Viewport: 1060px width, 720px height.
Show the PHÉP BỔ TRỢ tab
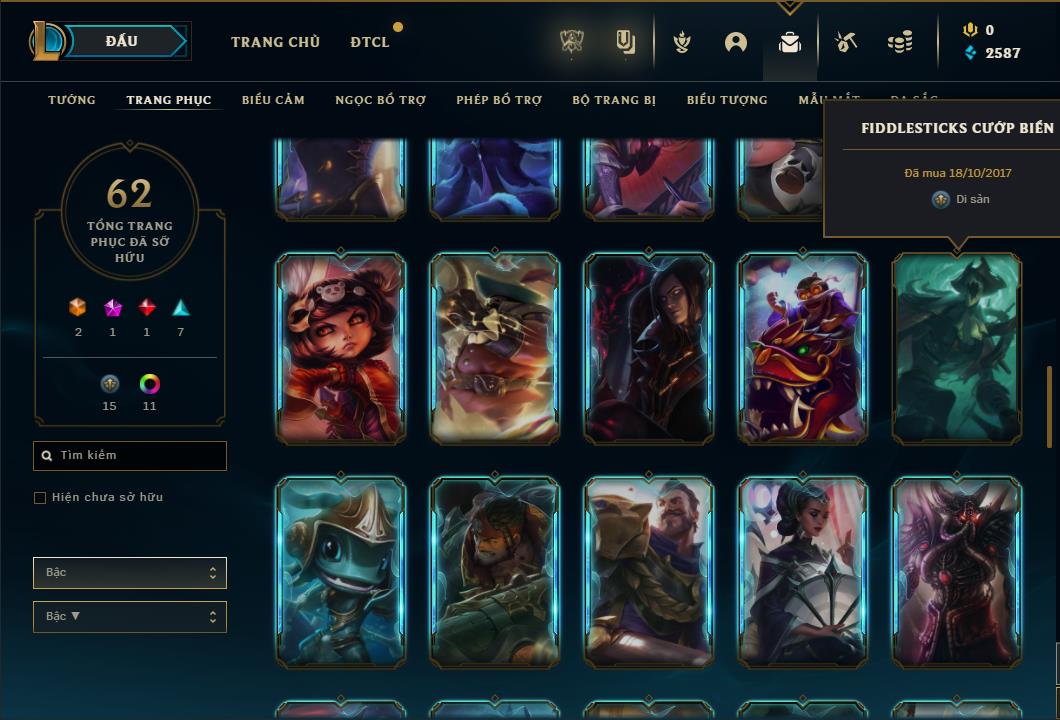pyautogui.click(x=499, y=100)
